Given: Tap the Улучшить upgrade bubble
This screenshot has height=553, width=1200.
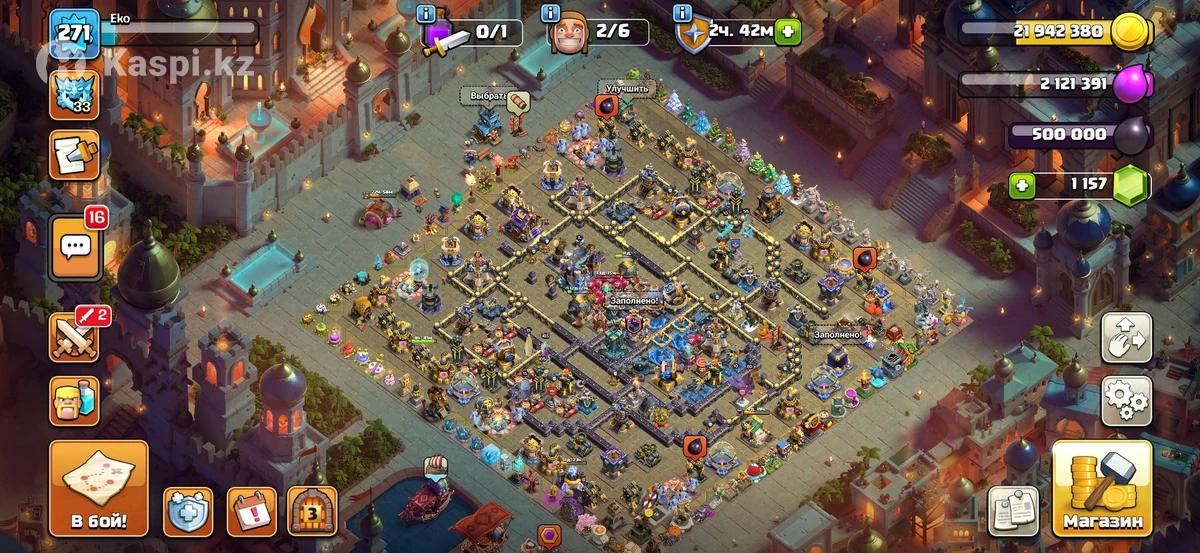Looking at the screenshot, I should click(x=627, y=89).
